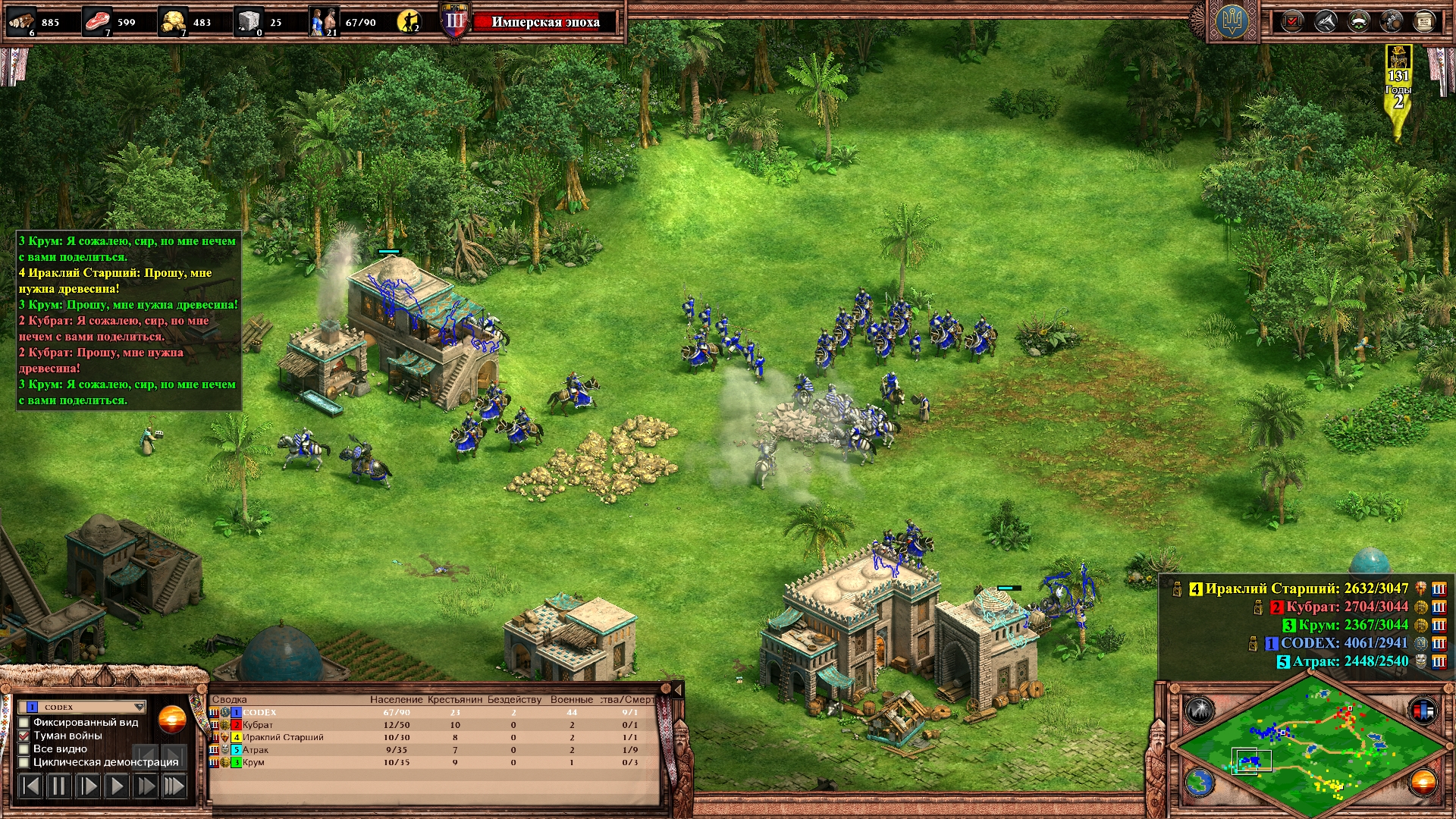
Task: Open the objectives checklist icon
Action: [x=1292, y=21]
